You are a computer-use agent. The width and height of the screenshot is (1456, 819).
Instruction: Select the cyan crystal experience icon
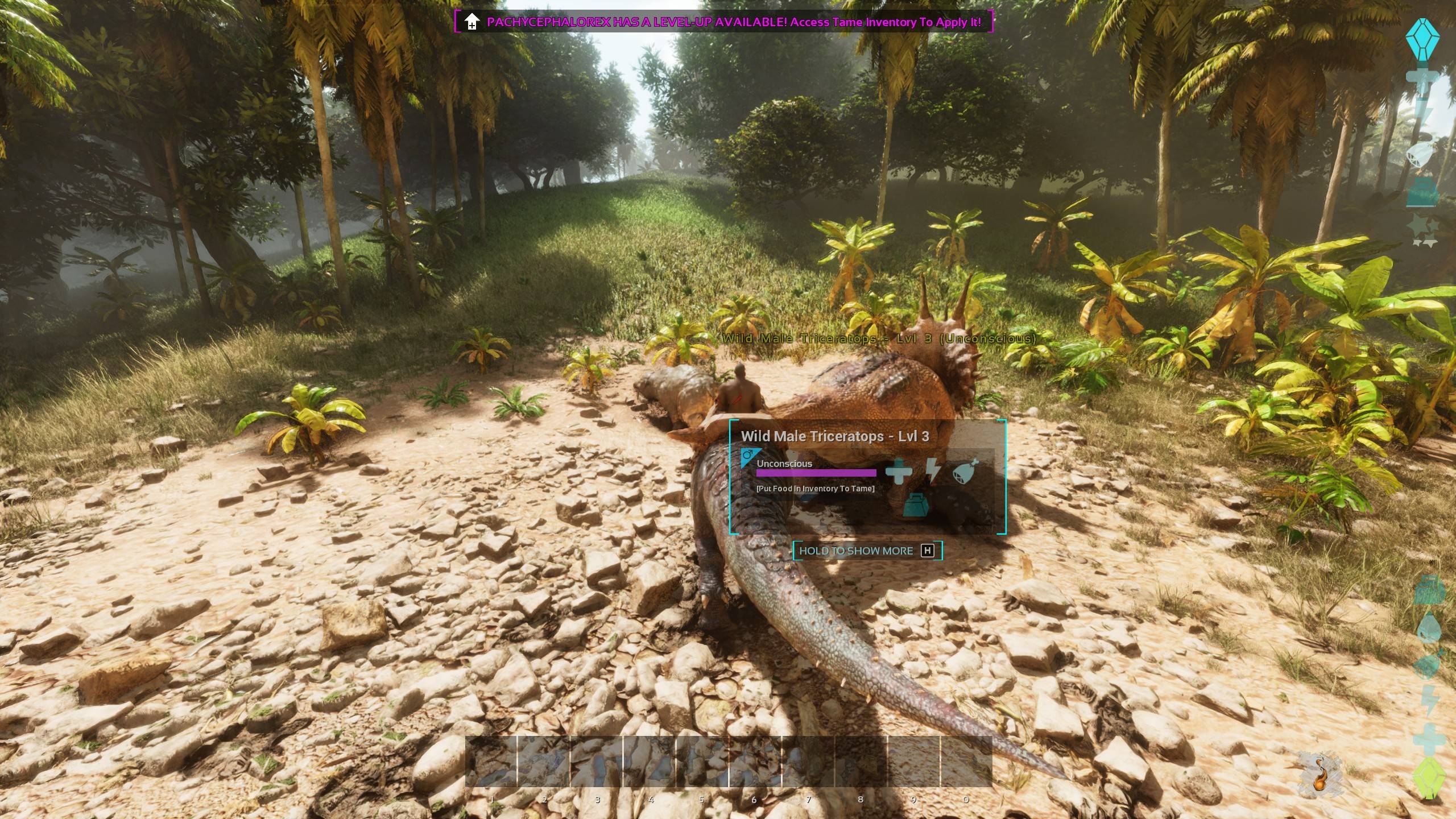coord(1422,39)
